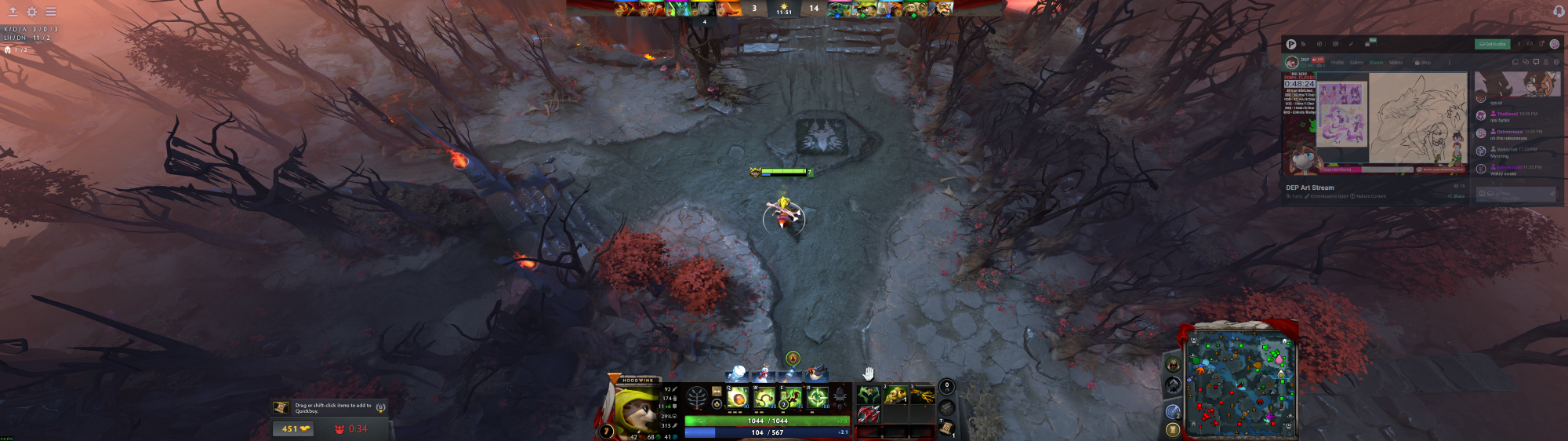Activate the Sharpshooter ultimate ability
This screenshot has width=1568, height=441.
point(818,398)
